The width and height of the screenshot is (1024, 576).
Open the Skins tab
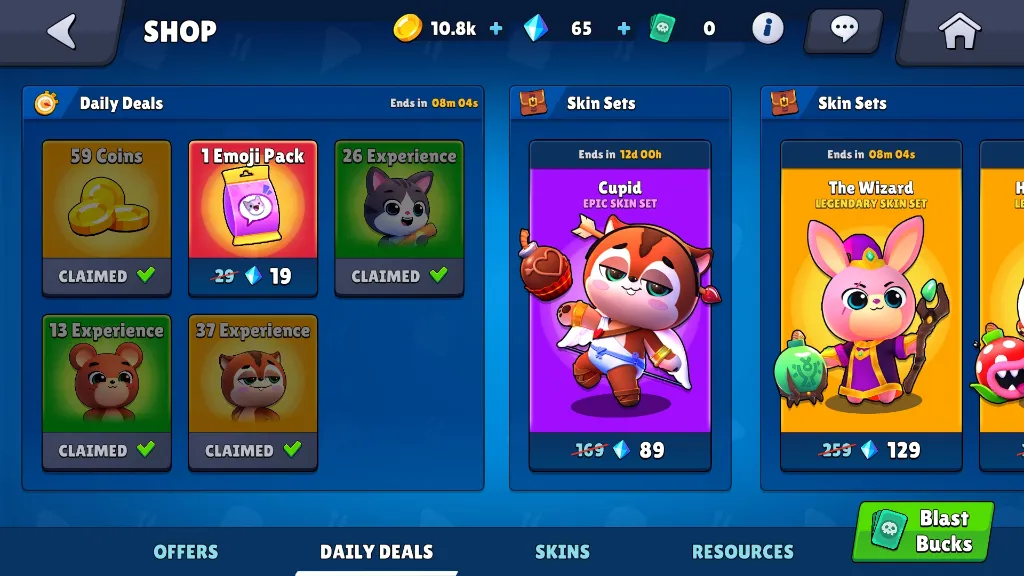click(562, 551)
